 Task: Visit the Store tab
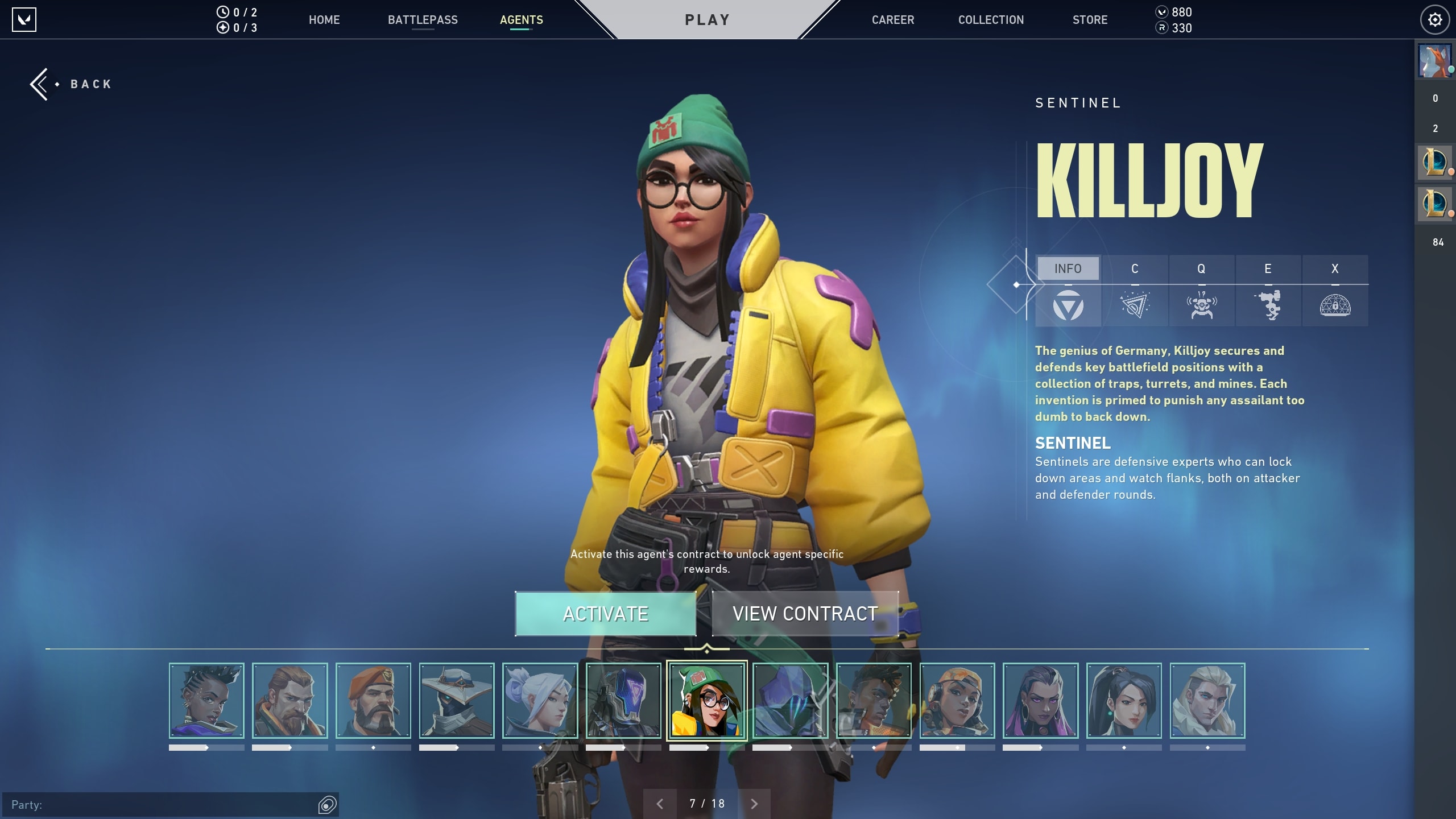click(1090, 20)
